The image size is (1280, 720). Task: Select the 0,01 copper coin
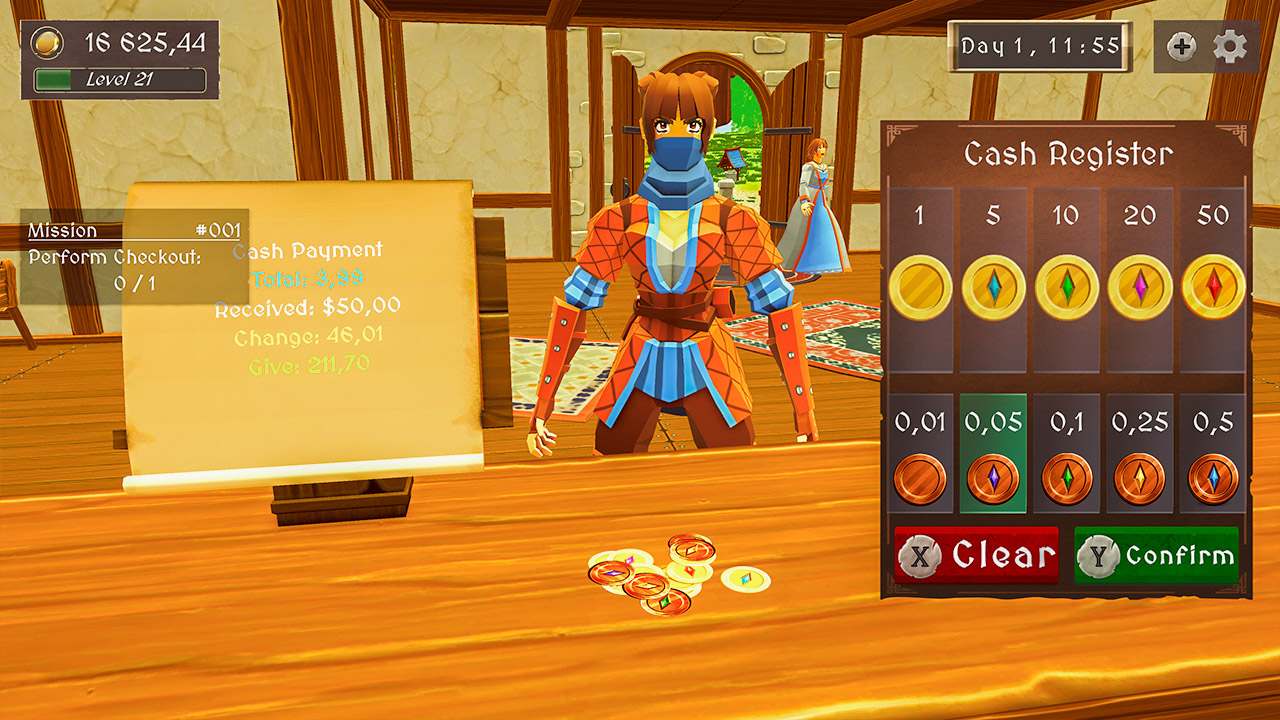click(921, 478)
